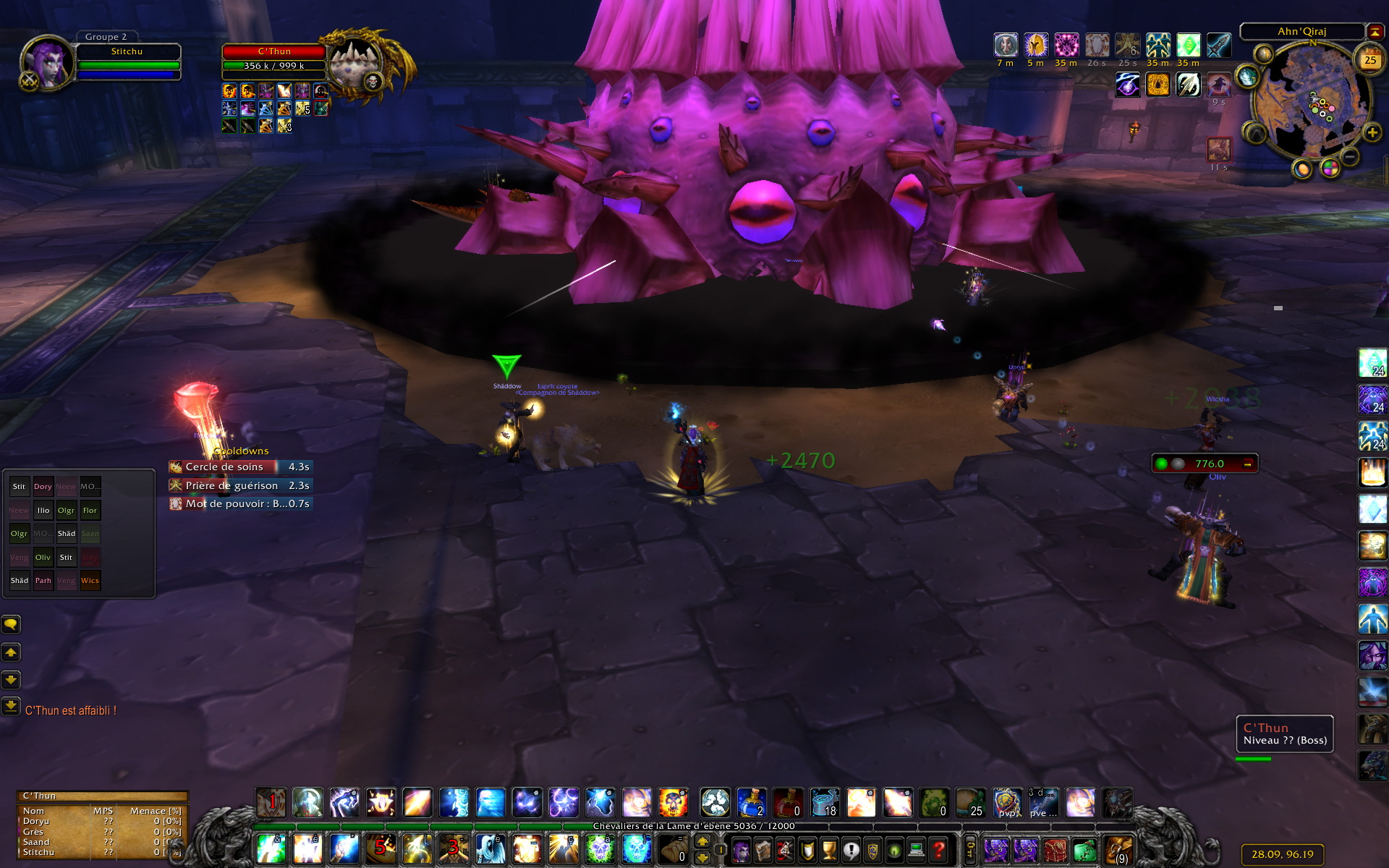Open the keyring key button
The image size is (1389, 868).
click(x=971, y=849)
